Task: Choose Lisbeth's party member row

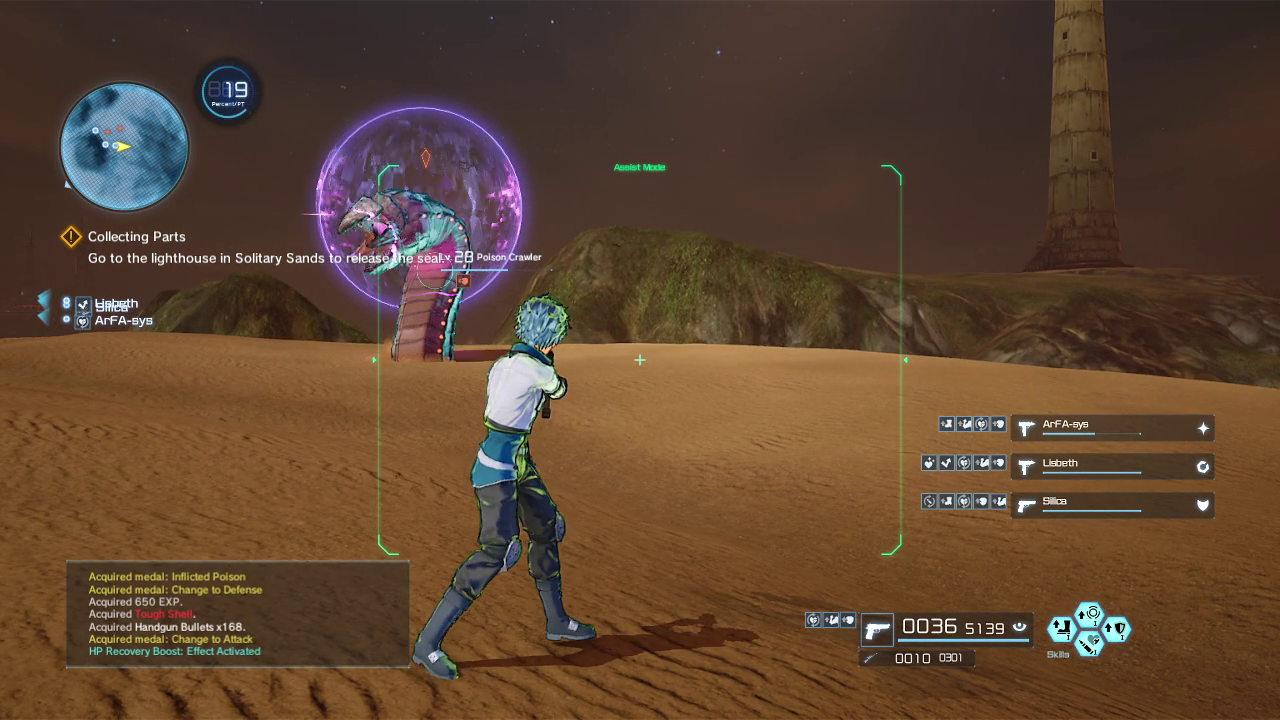Action: point(1112,466)
